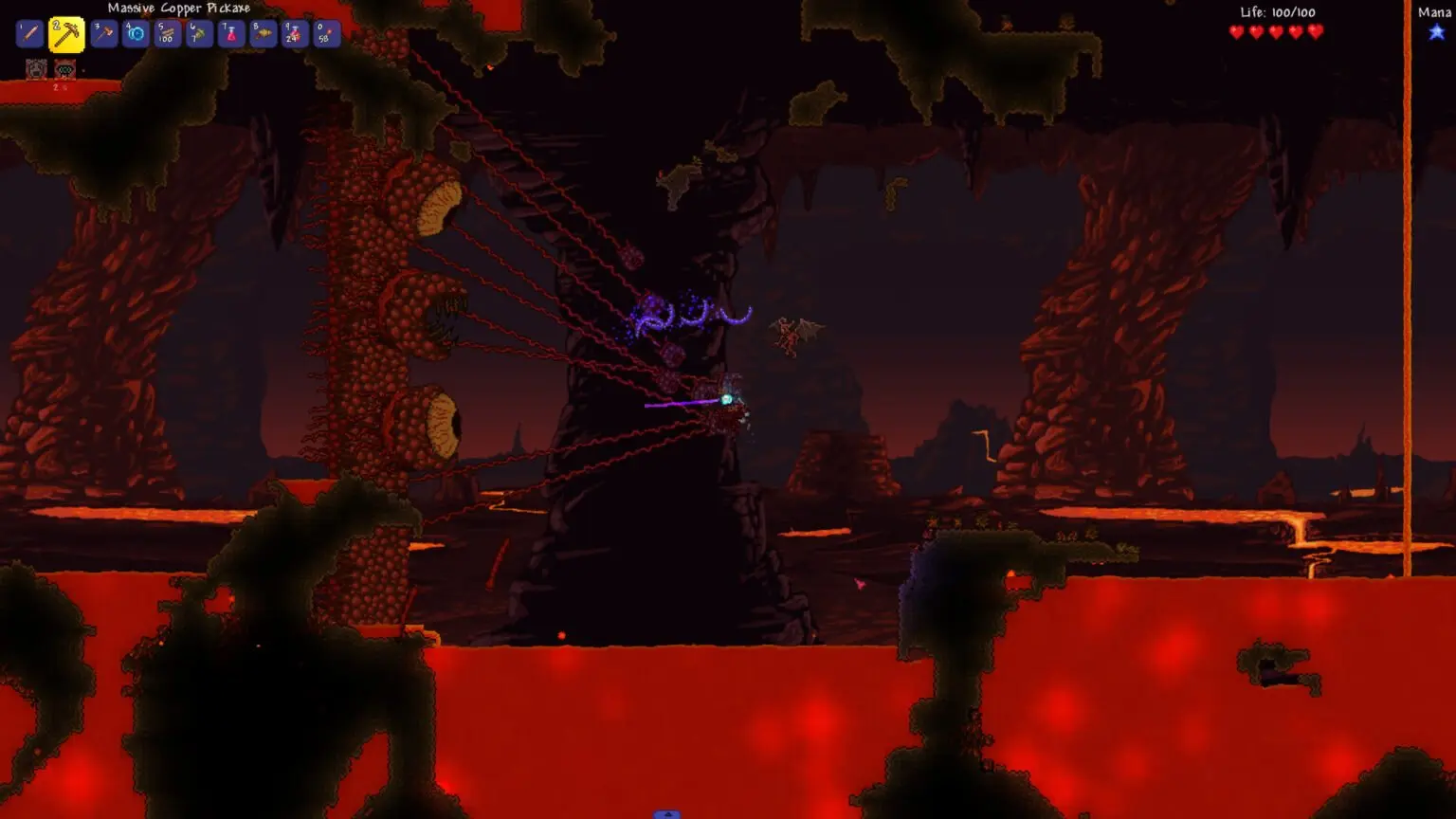
Task: Select the torches in hotbar slot 0
Action: pyautogui.click(x=325, y=33)
